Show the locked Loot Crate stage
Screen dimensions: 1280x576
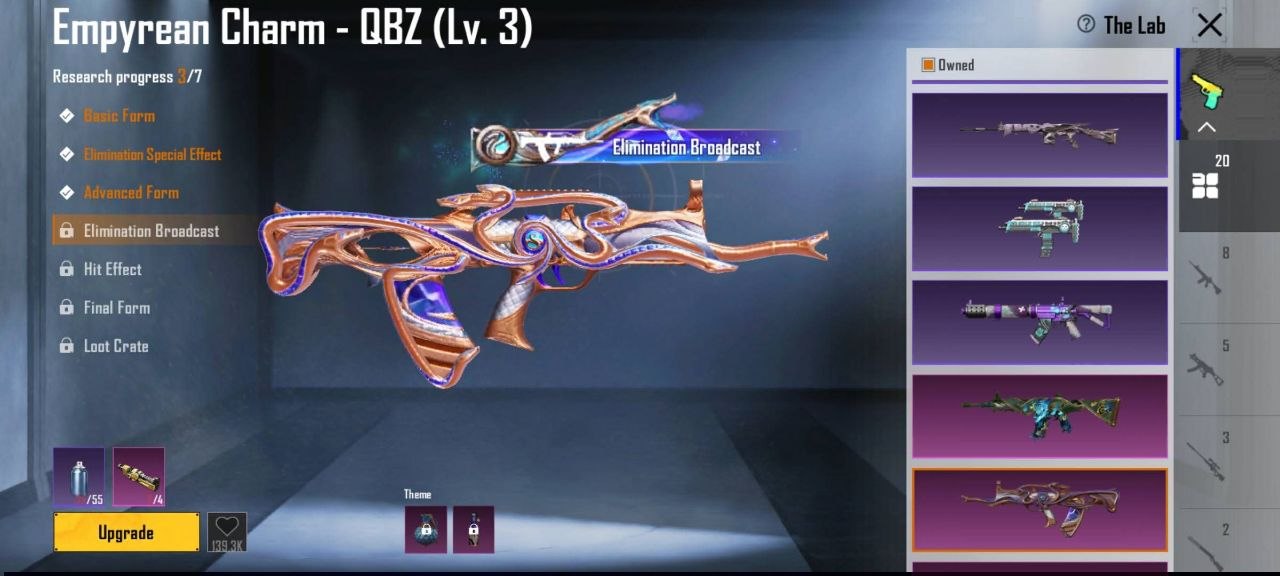(x=115, y=346)
